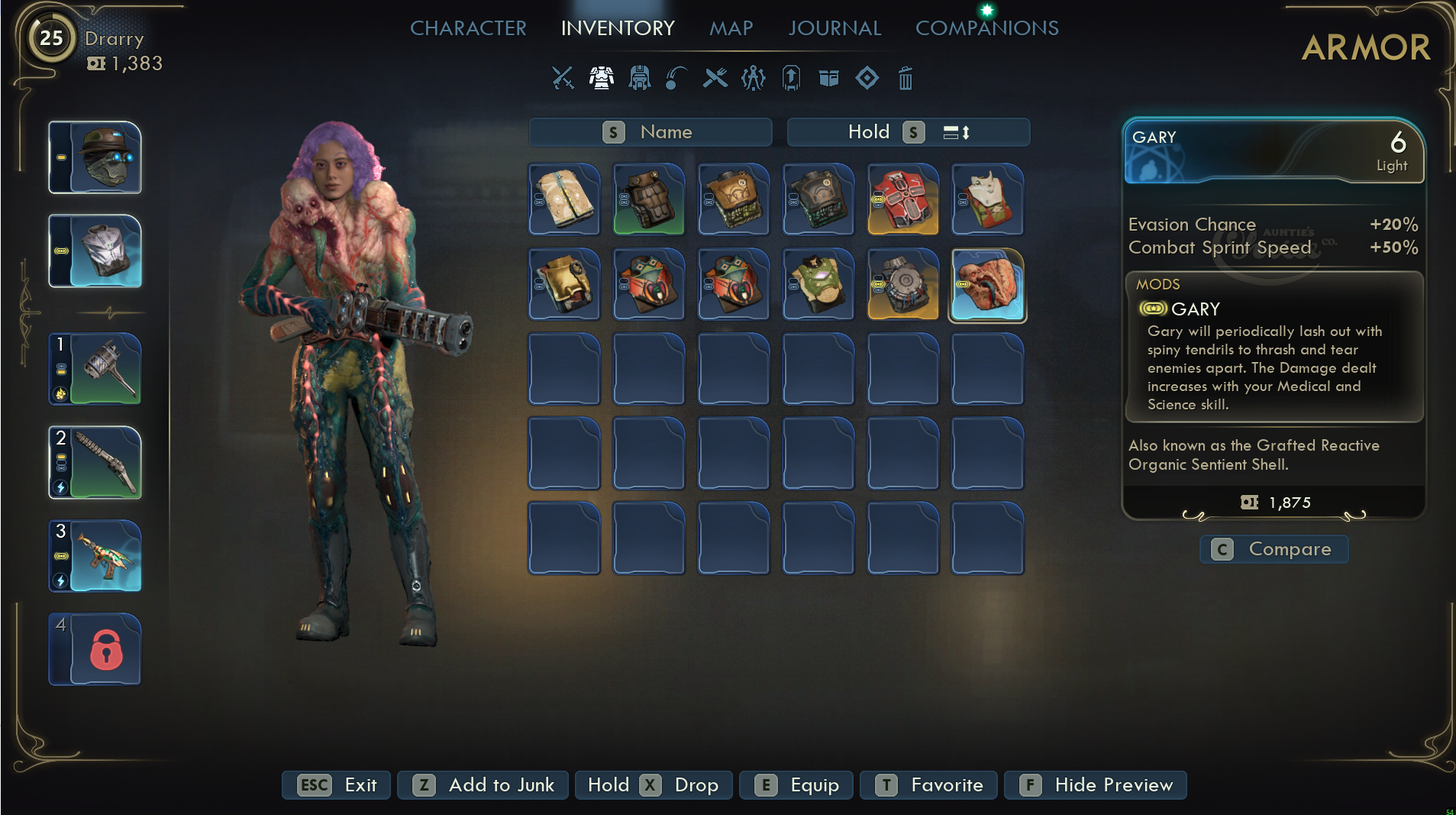The image size is (1456, 815).
Task: Pick the green armor with purple light
Action: click(x=818, y=284)
